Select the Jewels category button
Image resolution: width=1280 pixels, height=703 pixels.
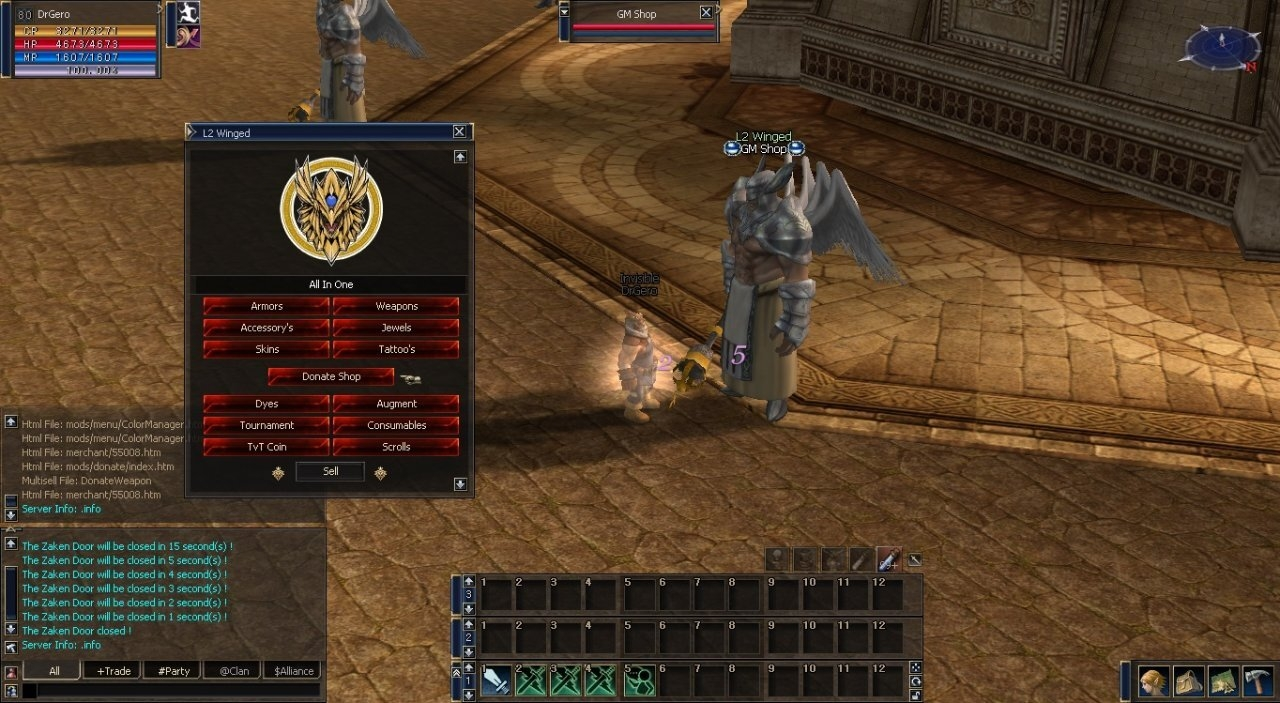pyautogui.click(x=396, y=328)
